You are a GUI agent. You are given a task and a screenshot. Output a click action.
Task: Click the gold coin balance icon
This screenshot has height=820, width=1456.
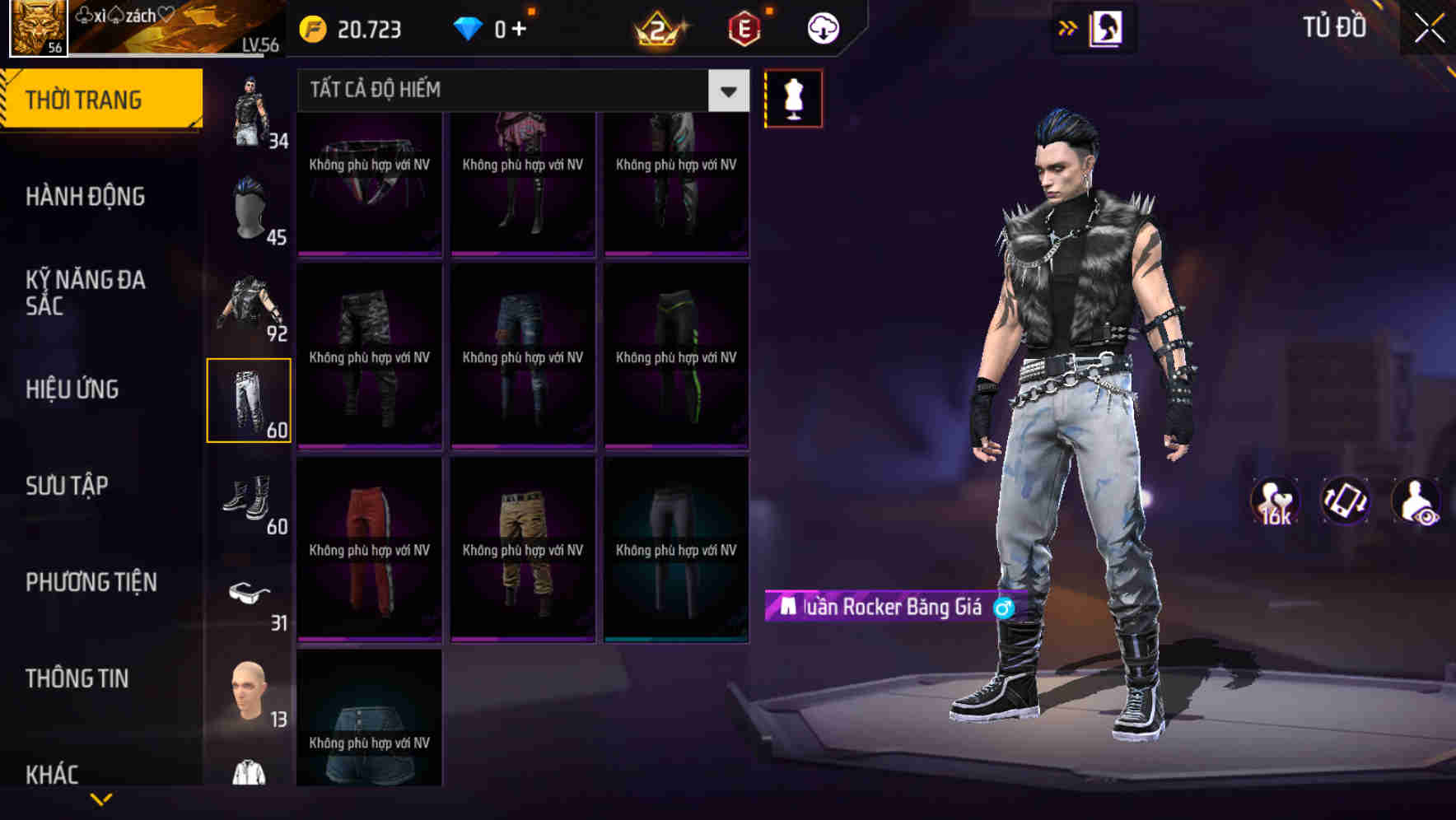(311, 29)
